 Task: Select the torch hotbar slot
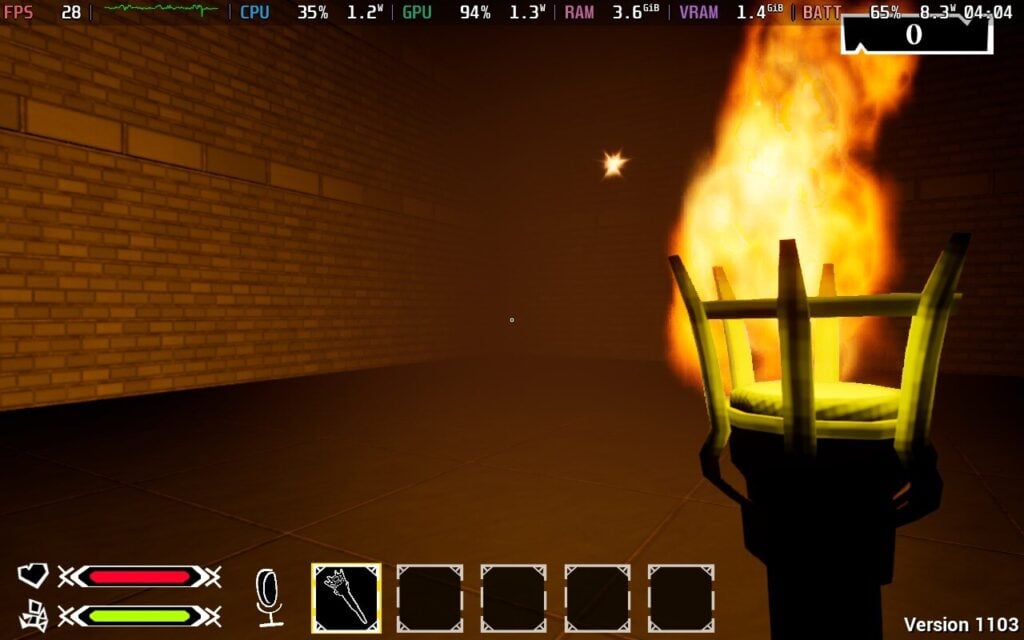pos(346,598)
